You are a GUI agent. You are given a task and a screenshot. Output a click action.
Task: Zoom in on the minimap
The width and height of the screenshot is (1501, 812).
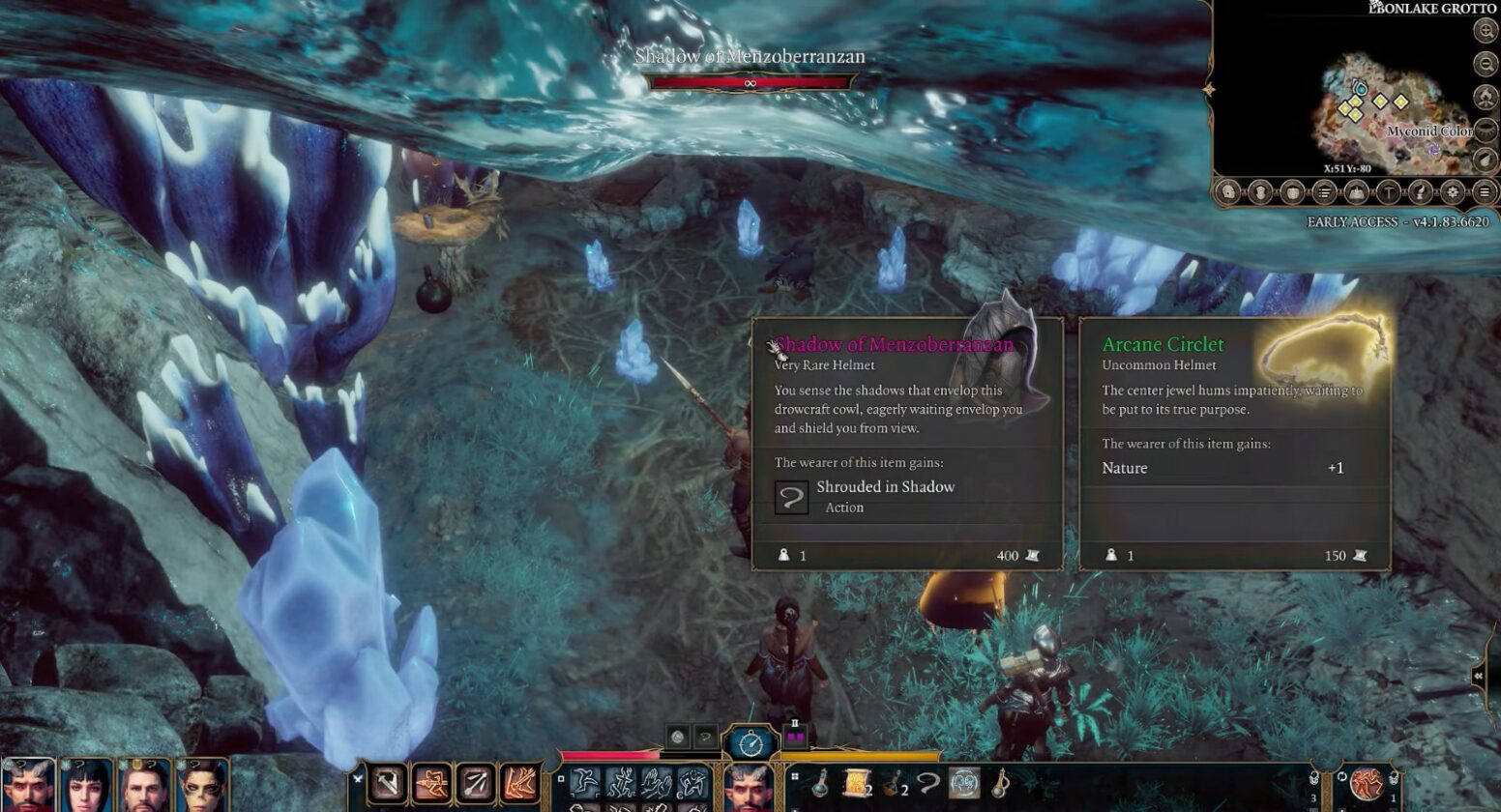pos(1486,30)
